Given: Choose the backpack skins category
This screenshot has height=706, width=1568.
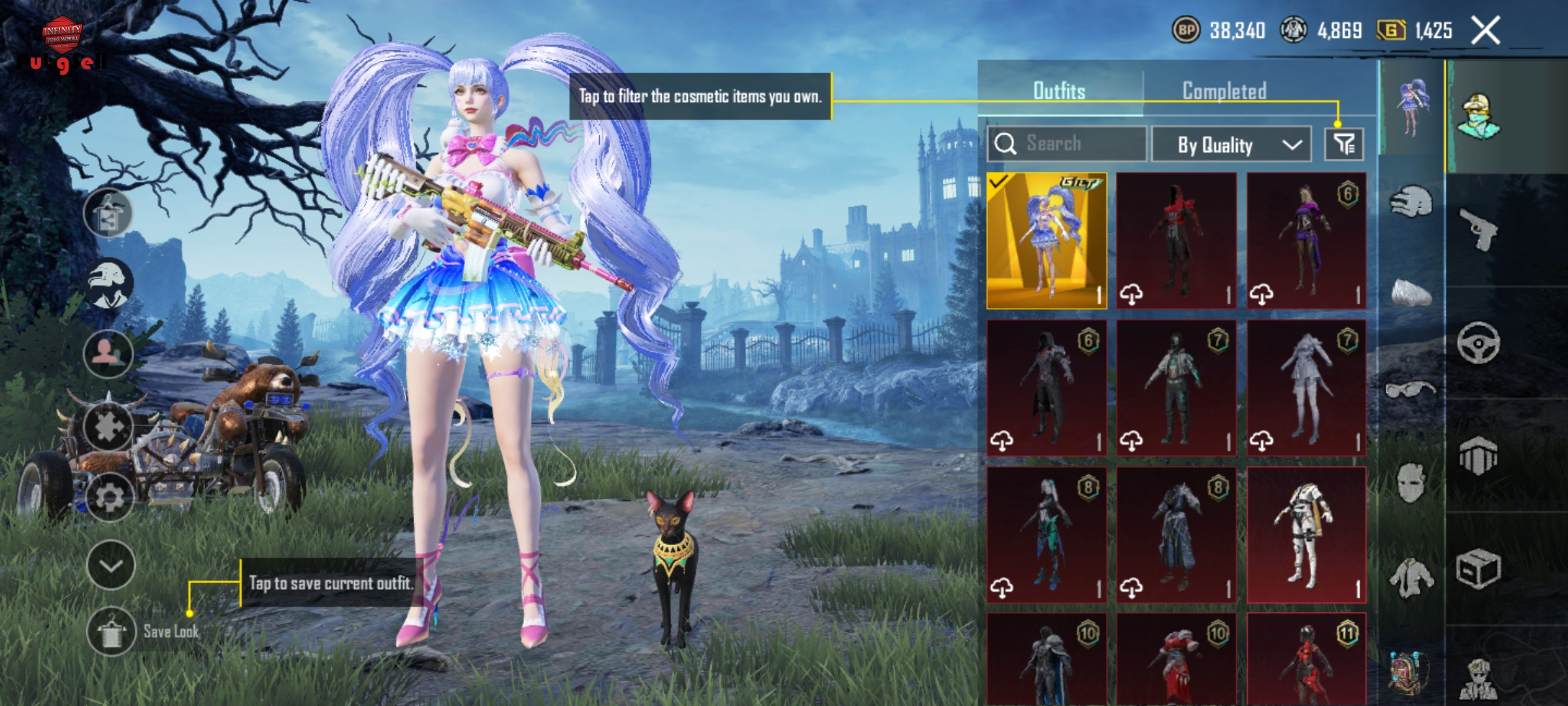Looking at the screenshot, I should point(1409,673).
